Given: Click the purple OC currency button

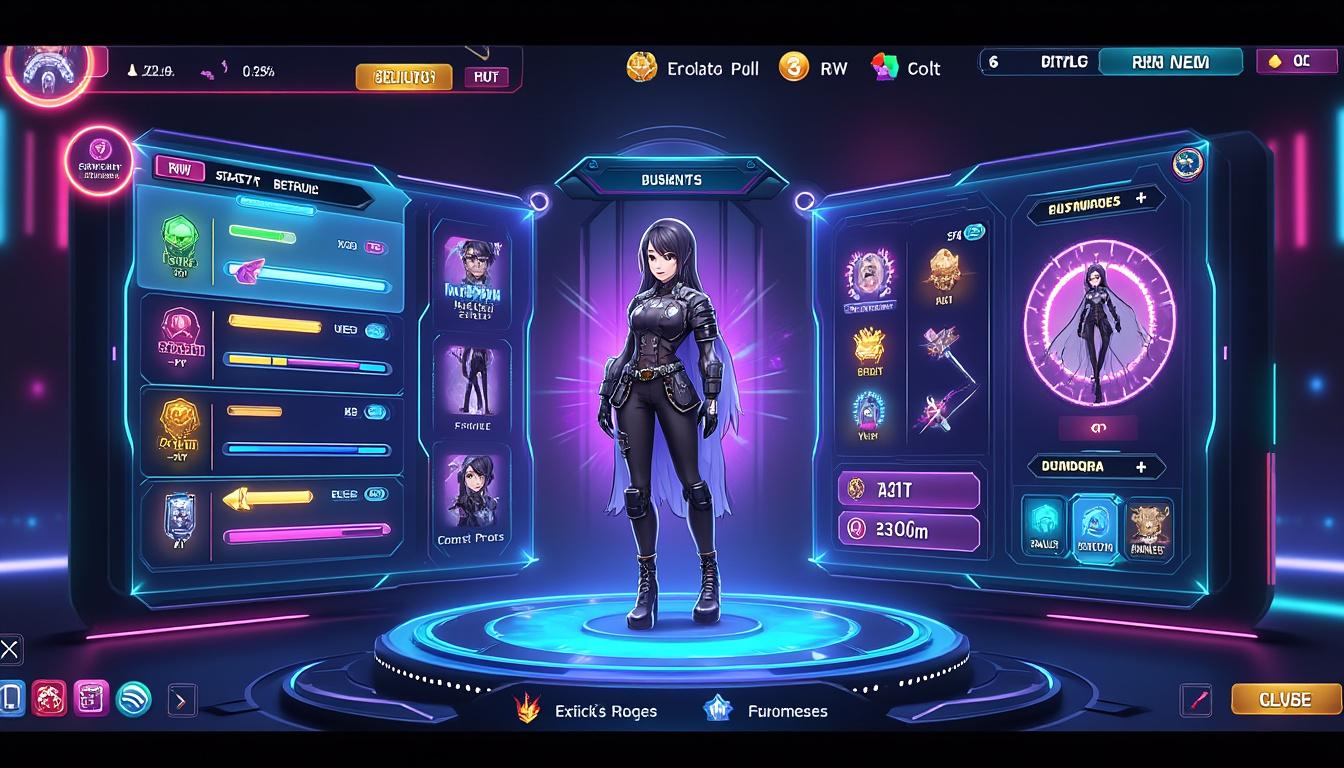Looking at the screenshot, I should click(1290, 61).
